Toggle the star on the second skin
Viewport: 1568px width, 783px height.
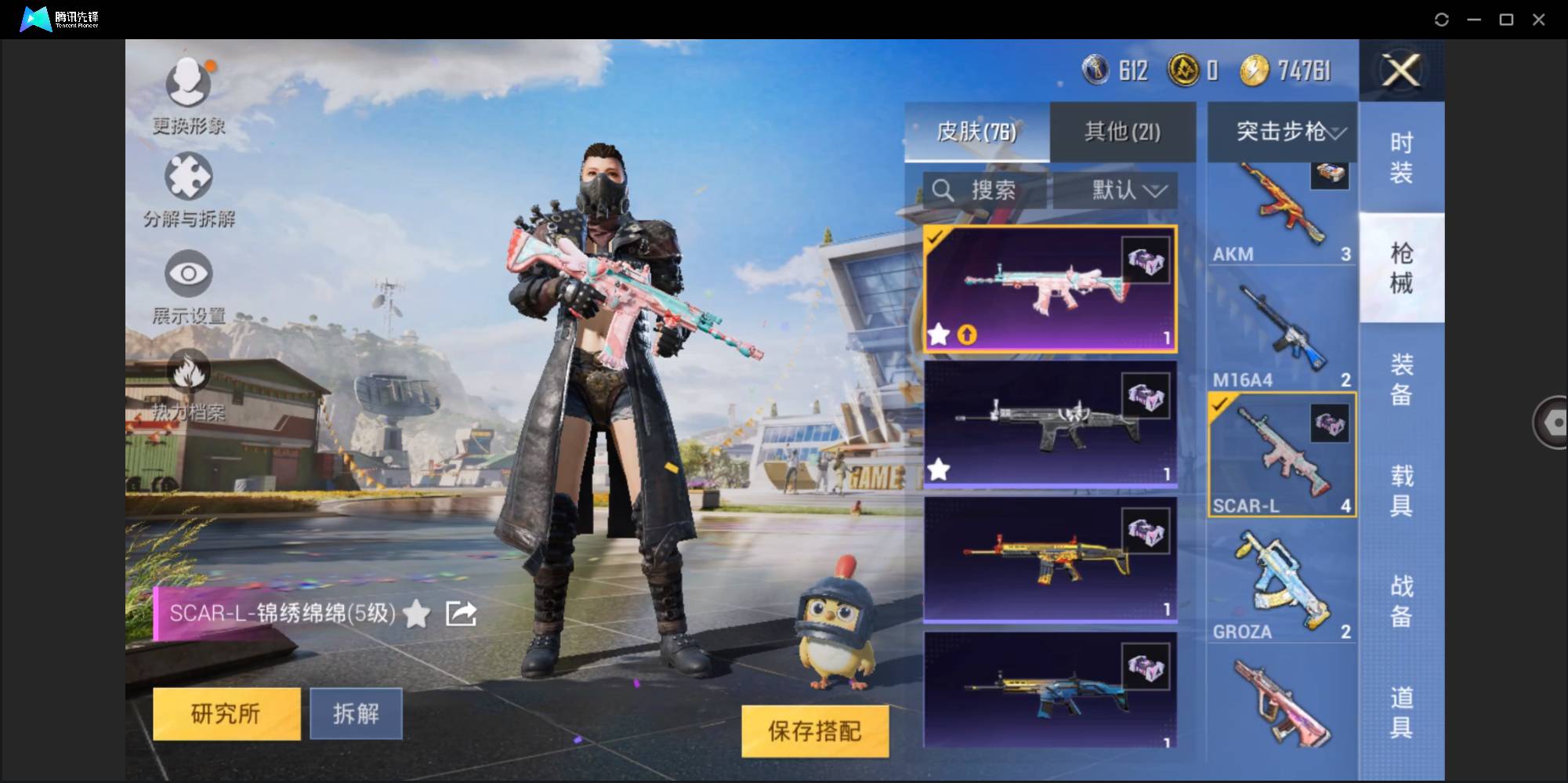(x=938, y=469)
